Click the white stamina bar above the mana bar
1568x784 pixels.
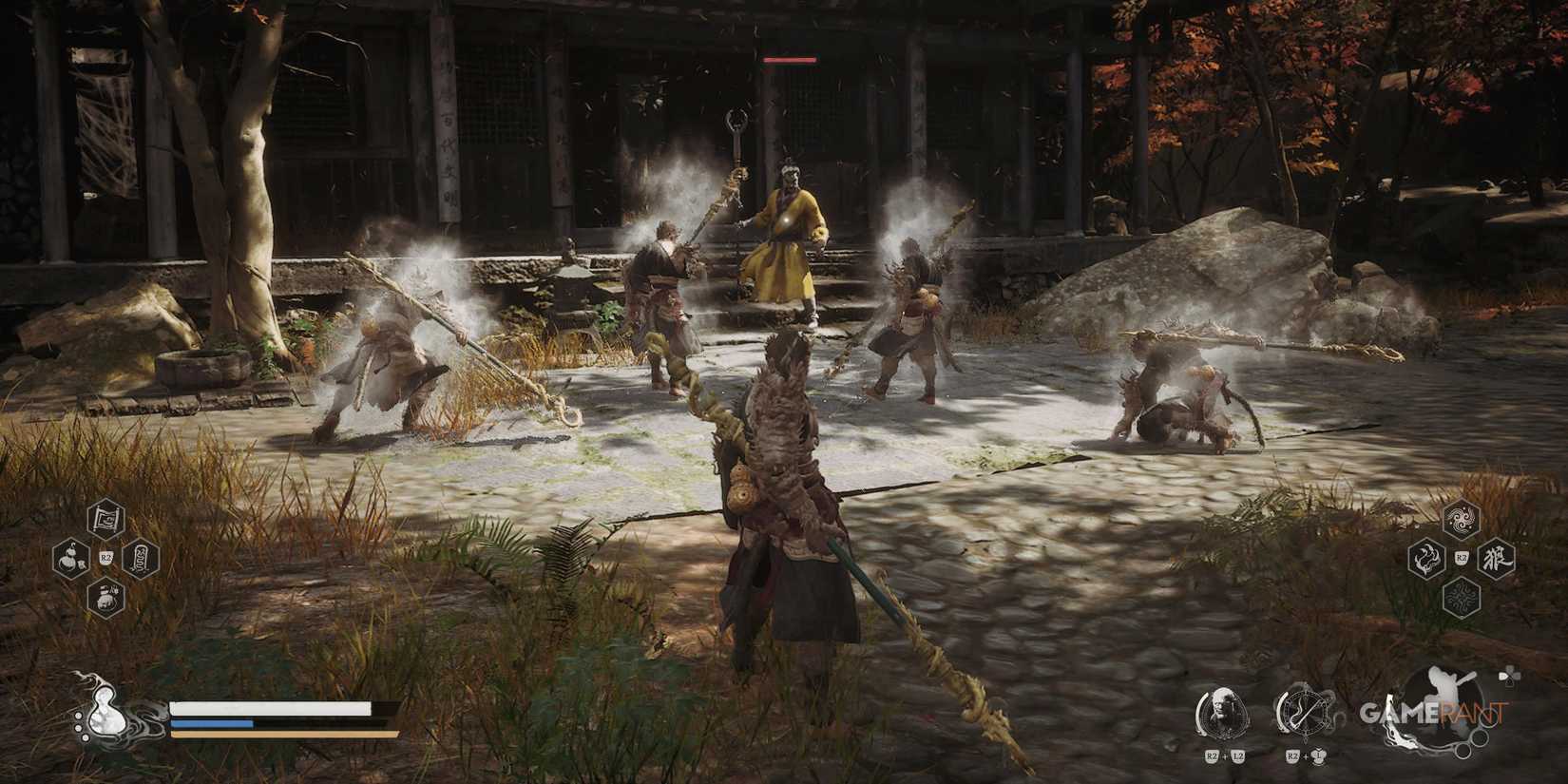tap(268, 707)
